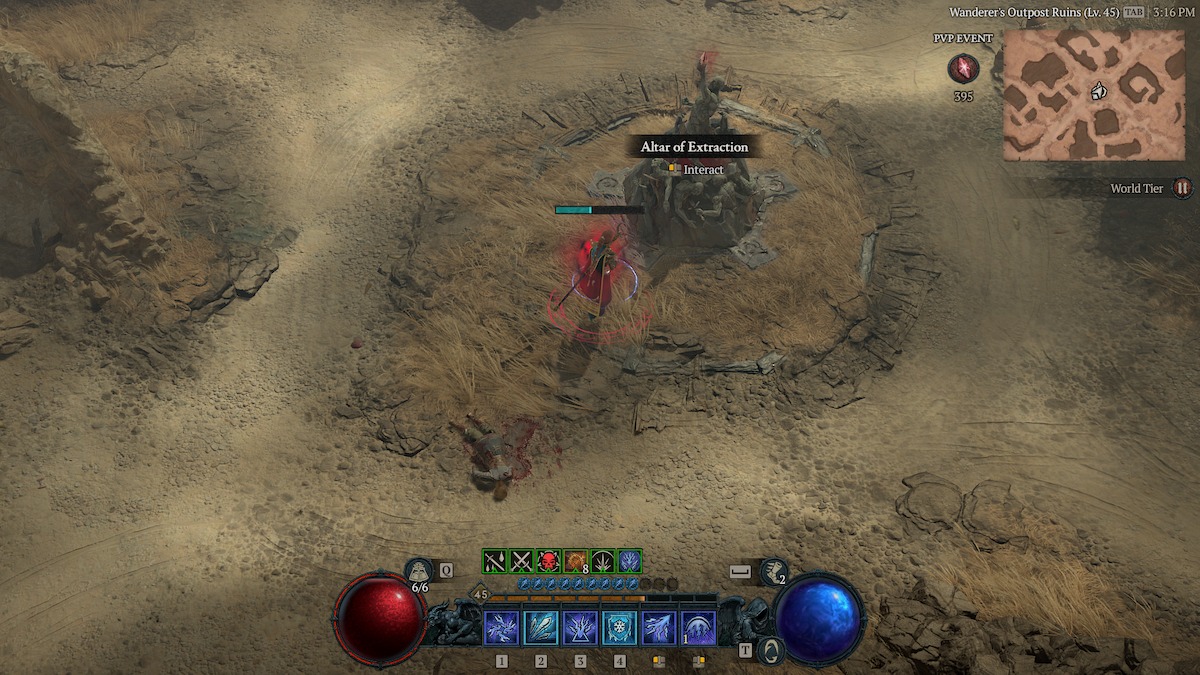The image size is (1200, 675).
Task: Click the World Tier II badge
Action: pos(1183,188)
